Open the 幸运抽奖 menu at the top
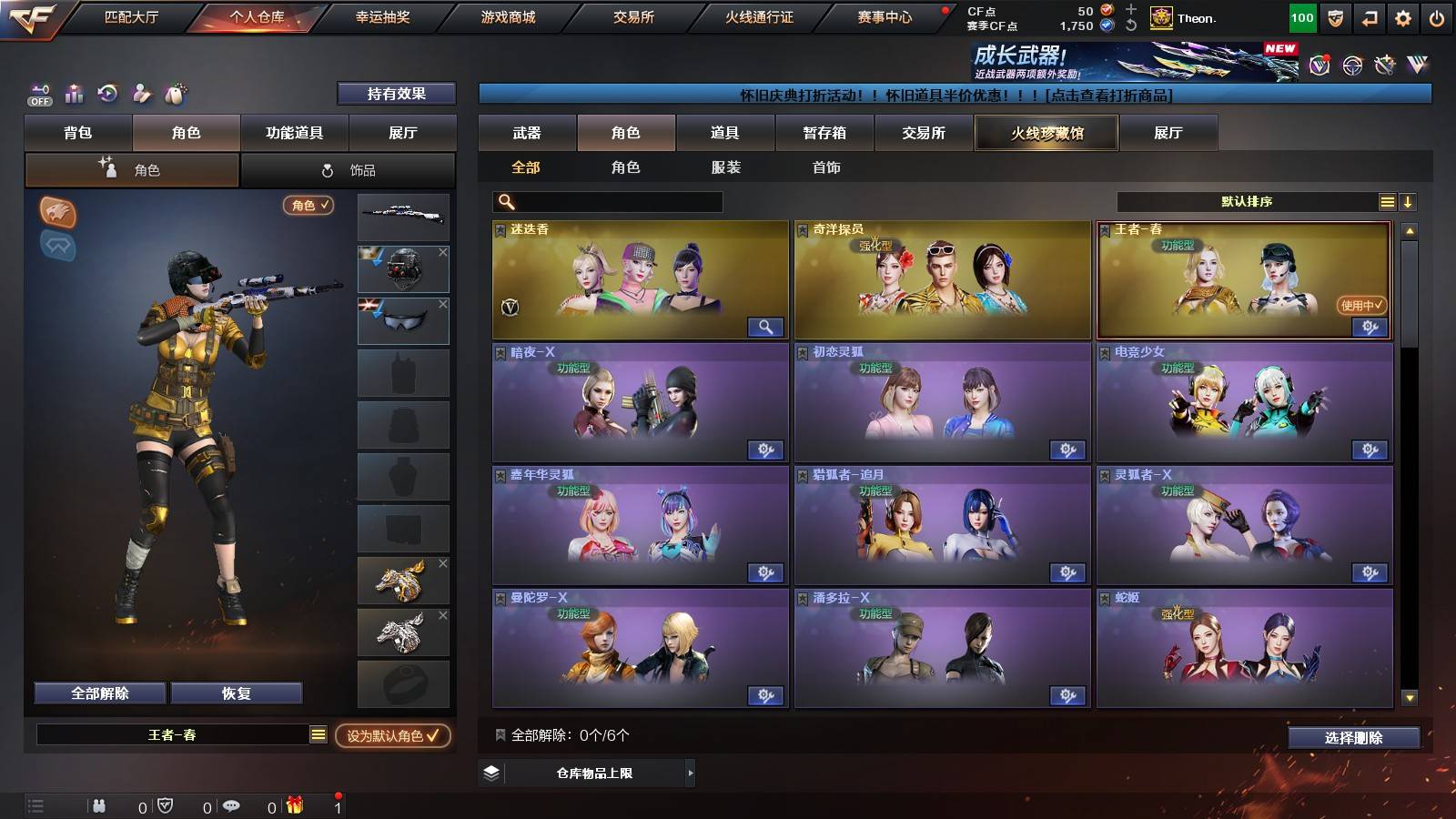This screenshot has height=819, width=1456. coord(382,16)
